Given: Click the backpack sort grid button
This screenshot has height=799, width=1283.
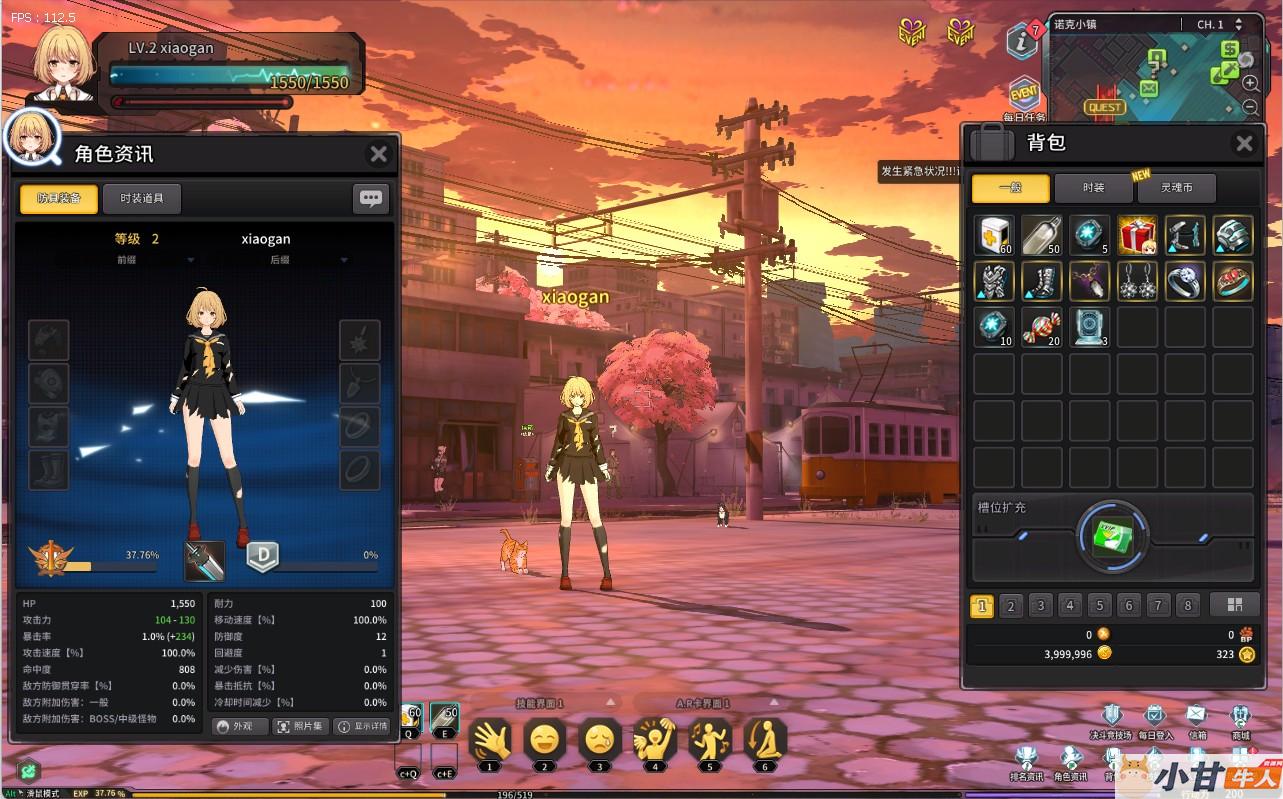Looking at the screenshot, I should coord(1234,604).
